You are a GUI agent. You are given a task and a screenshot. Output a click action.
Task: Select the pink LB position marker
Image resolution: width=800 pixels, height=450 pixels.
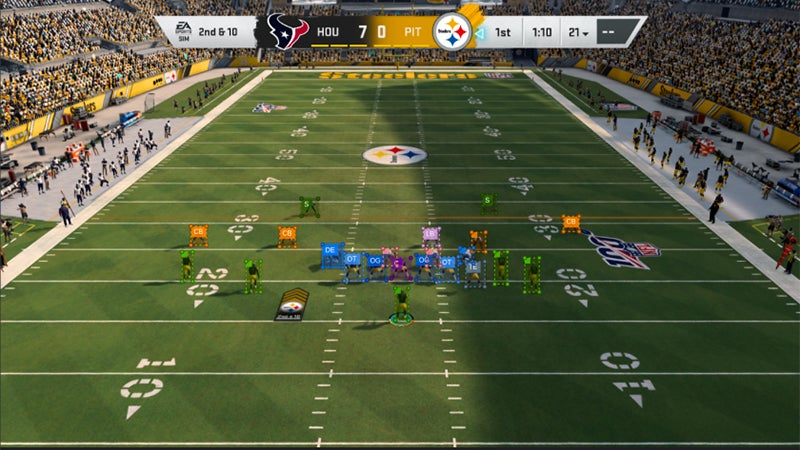pyautogui.click(x=431, y=234)
